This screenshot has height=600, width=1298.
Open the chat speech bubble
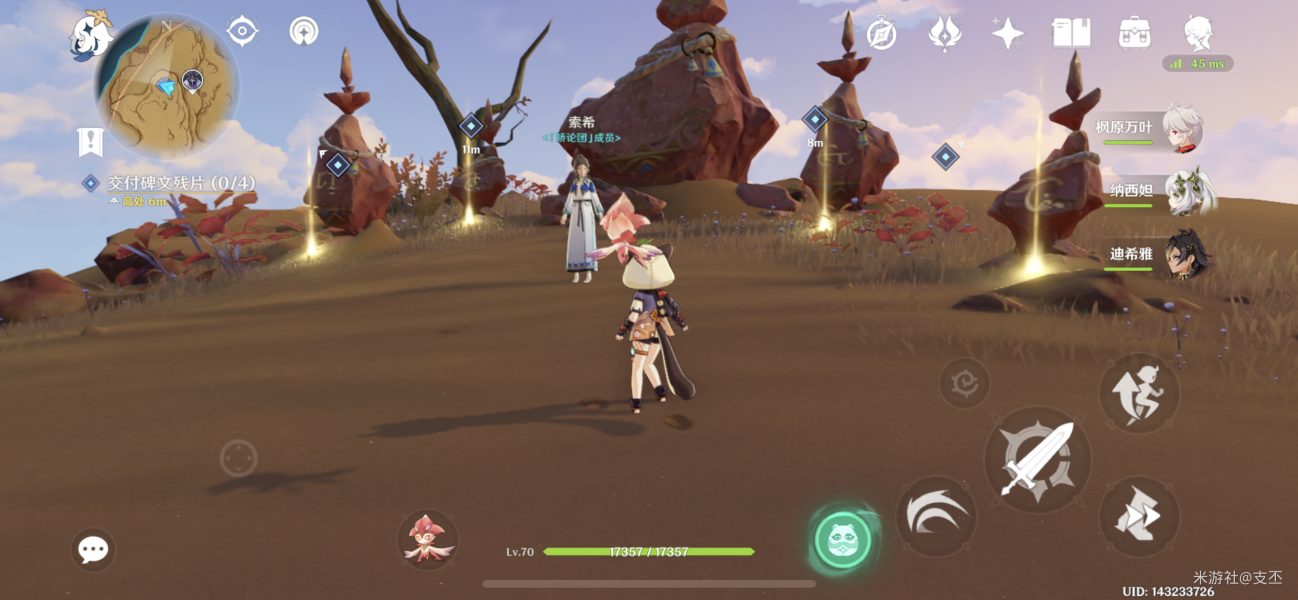(93, 549)
